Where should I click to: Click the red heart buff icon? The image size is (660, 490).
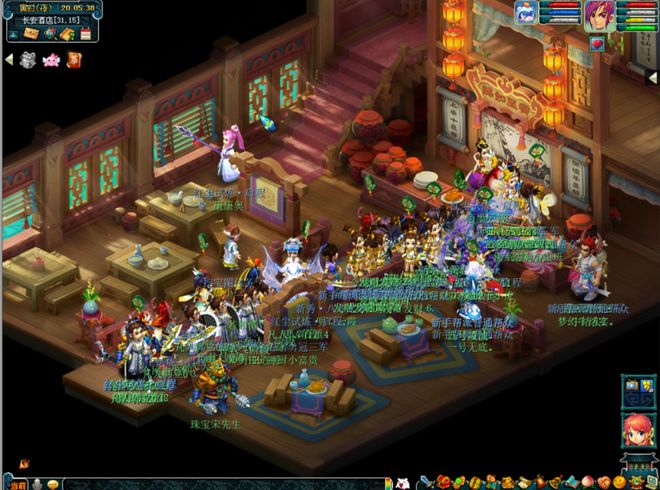click(597, 44)
